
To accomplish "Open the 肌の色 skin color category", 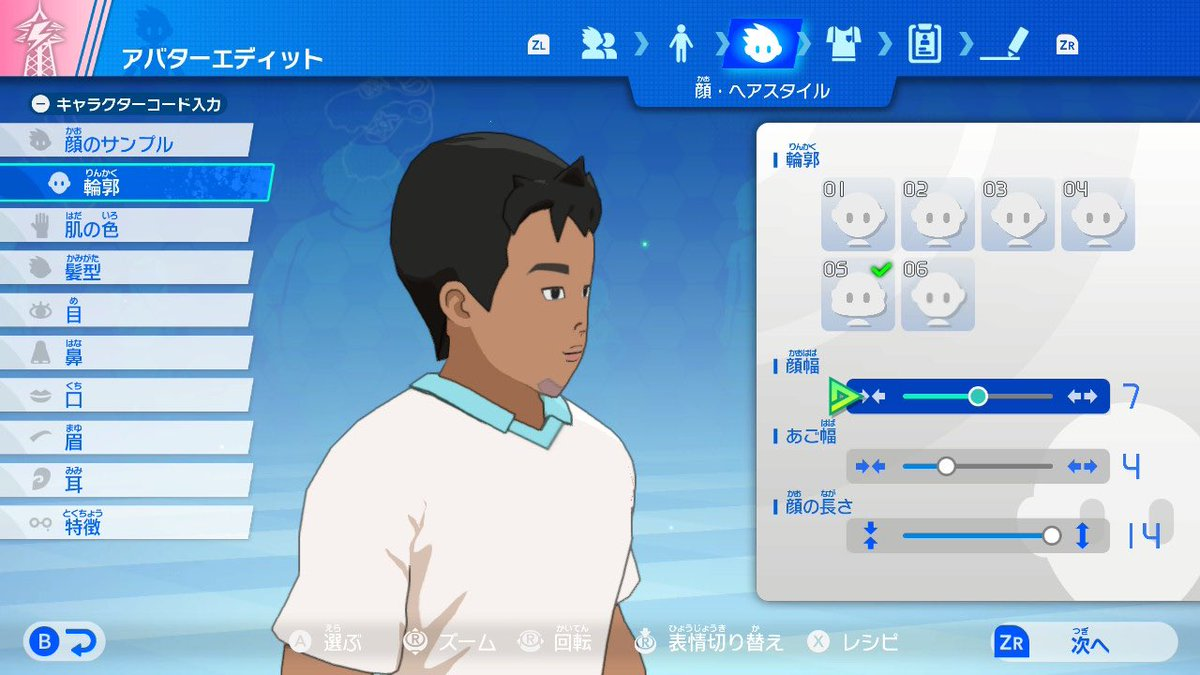I will 125,226.
